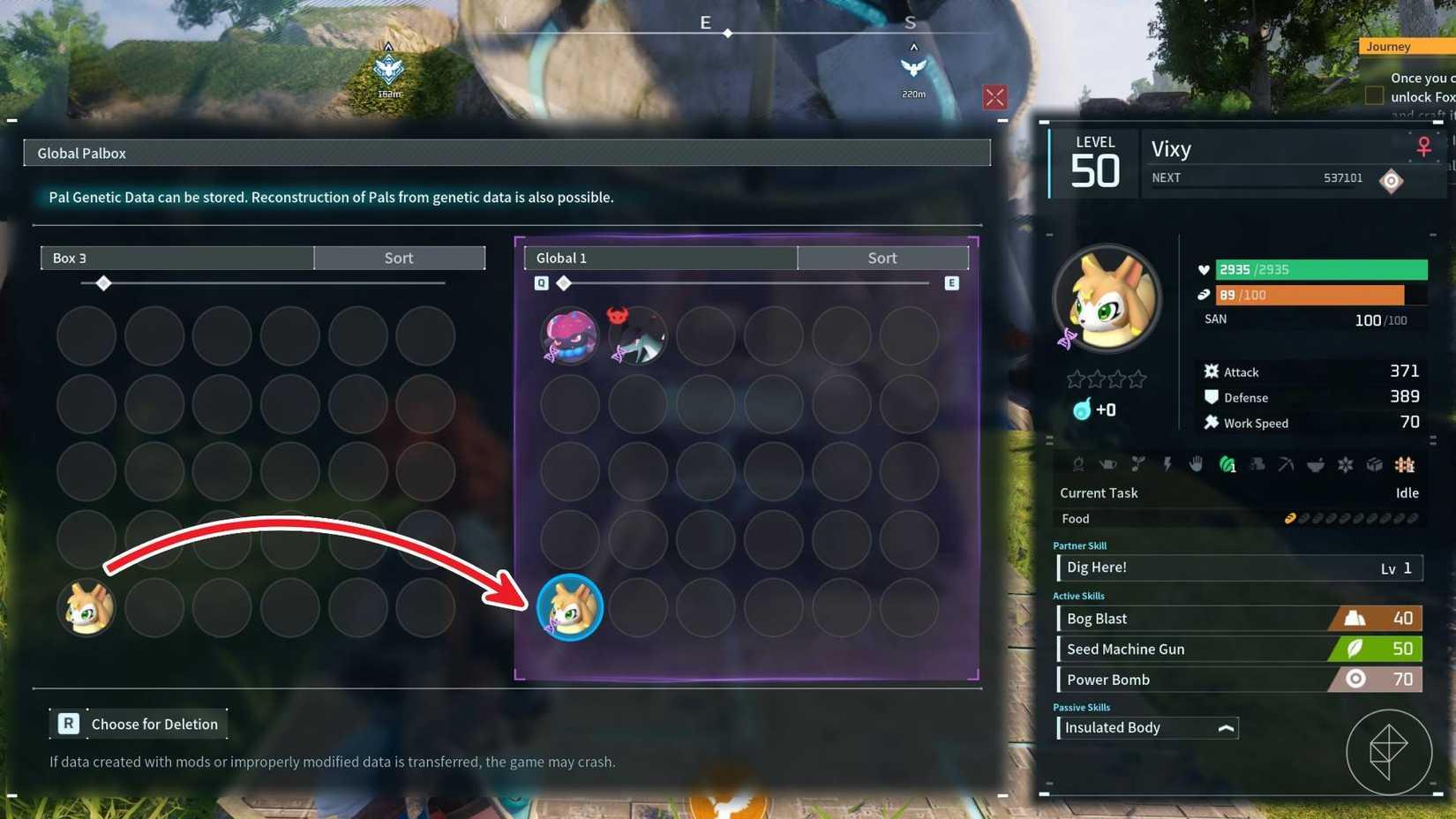Select the Transporting box work suitability icon

coord(1374,465)
